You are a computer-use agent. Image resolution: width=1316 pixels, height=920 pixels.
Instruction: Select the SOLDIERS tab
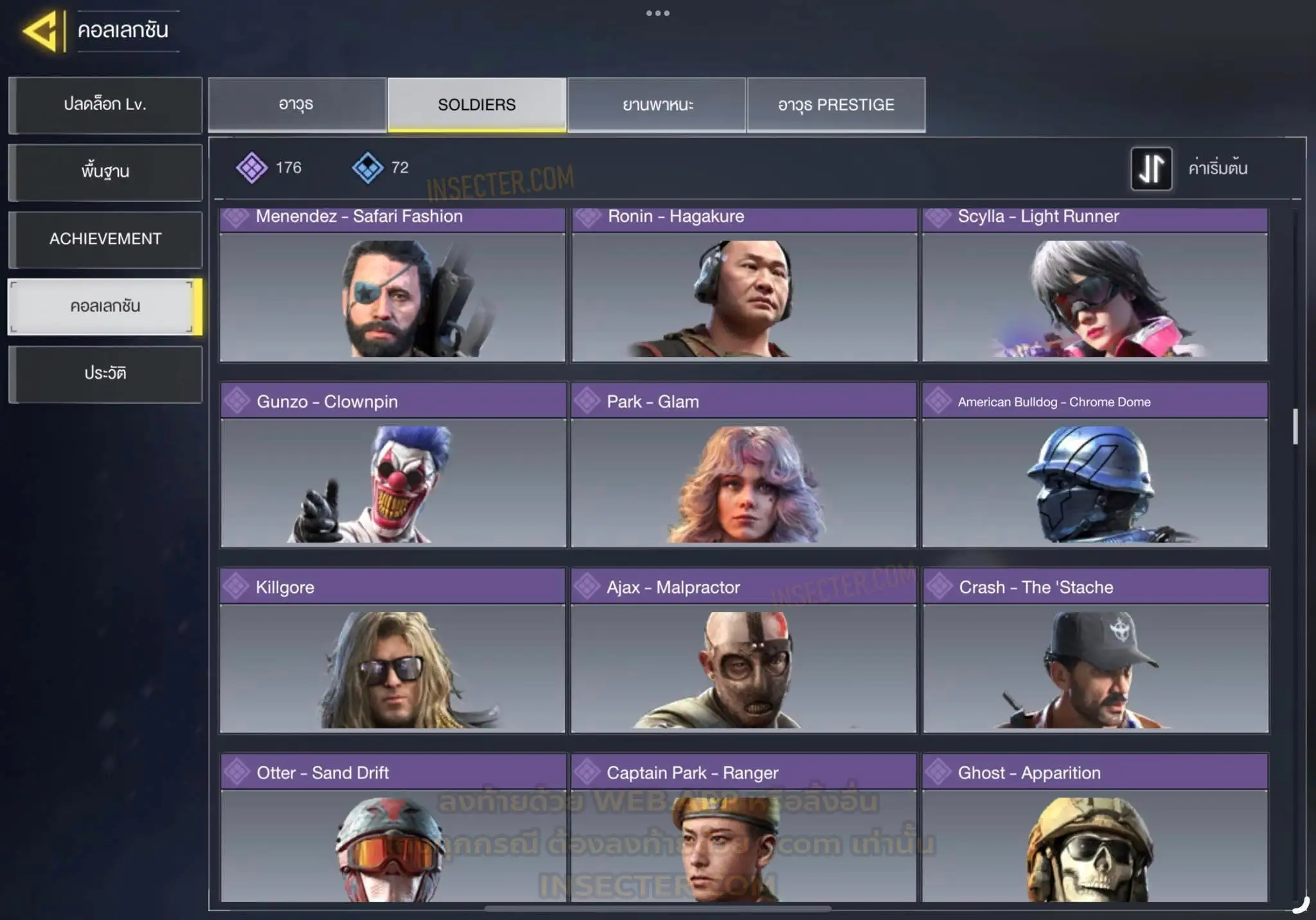click(x=477, y=105)
